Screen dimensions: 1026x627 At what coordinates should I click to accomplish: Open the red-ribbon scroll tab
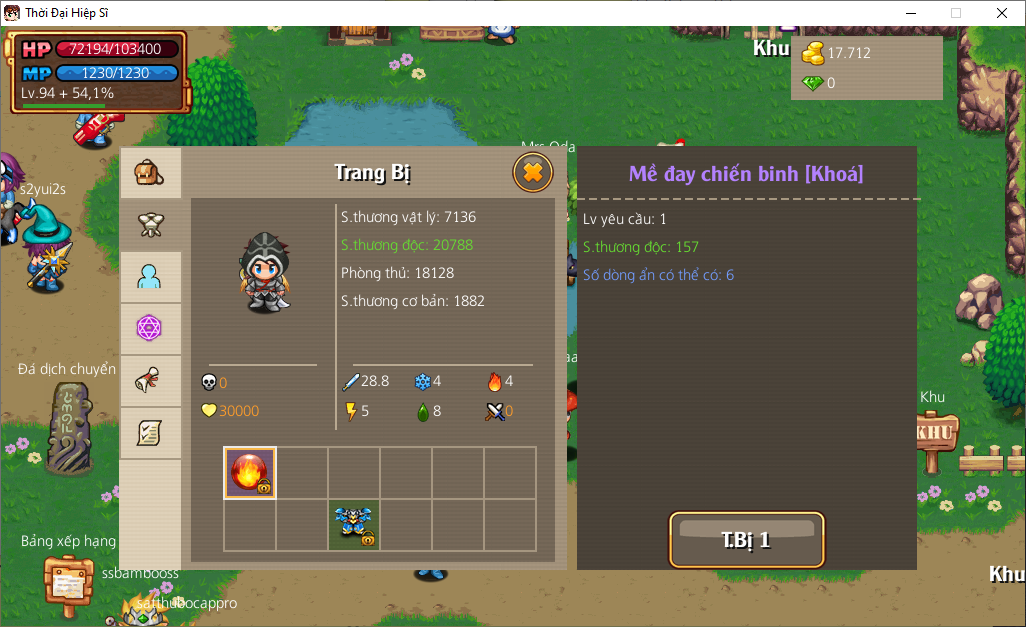click(x=150, y=381)
